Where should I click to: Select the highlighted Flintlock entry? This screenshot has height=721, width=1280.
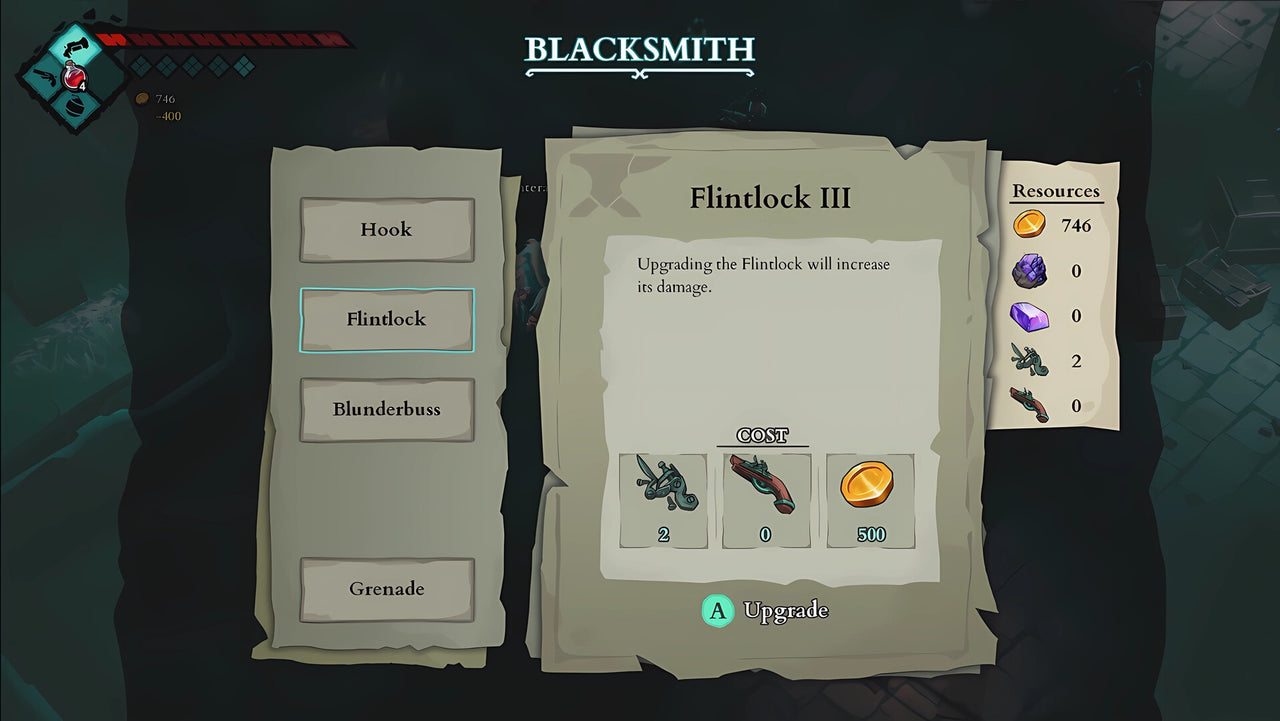pos(386,319)
